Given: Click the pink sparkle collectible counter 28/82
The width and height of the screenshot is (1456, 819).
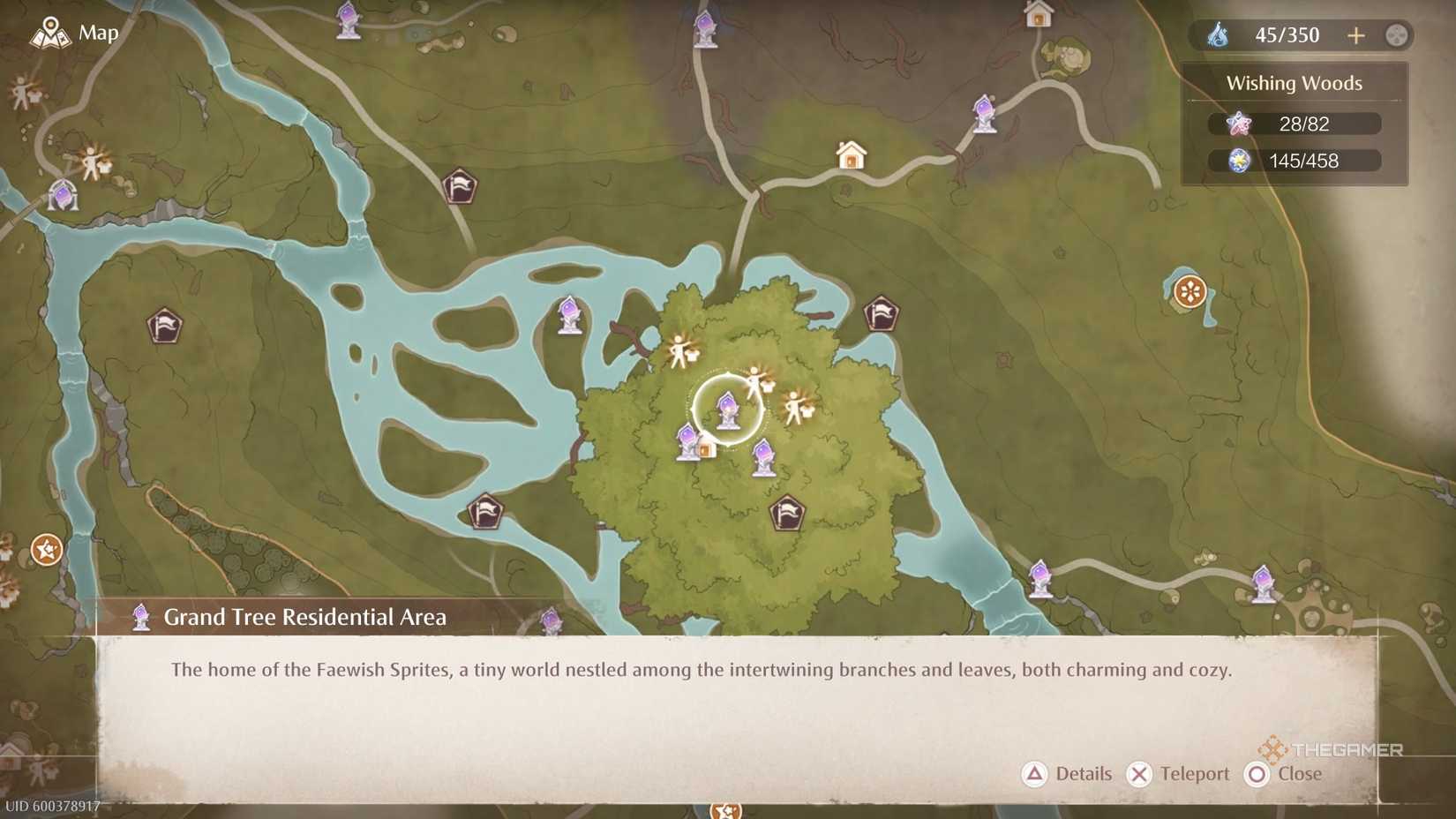Looking at the screenshot, I should pos(1295,124).
